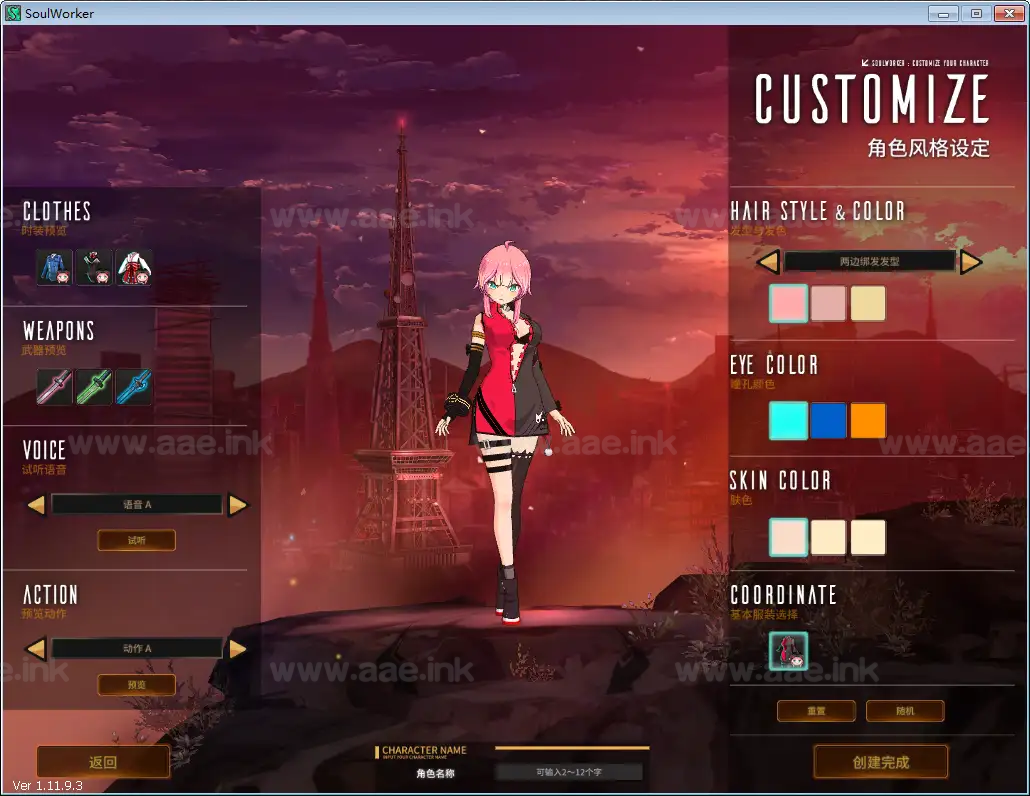
Task: Click the 随机 randomize button
Action: click(x=905, y=711)
